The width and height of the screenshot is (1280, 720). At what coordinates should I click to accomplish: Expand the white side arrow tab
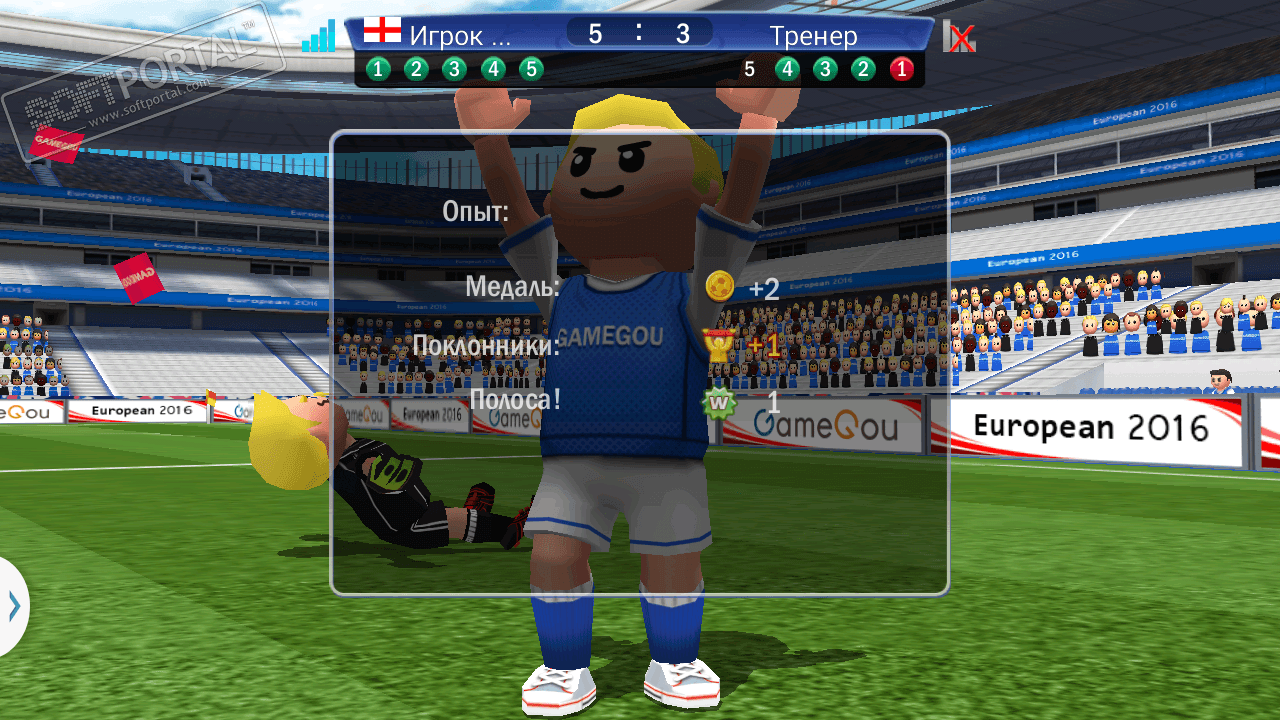[x=13, y=606]
